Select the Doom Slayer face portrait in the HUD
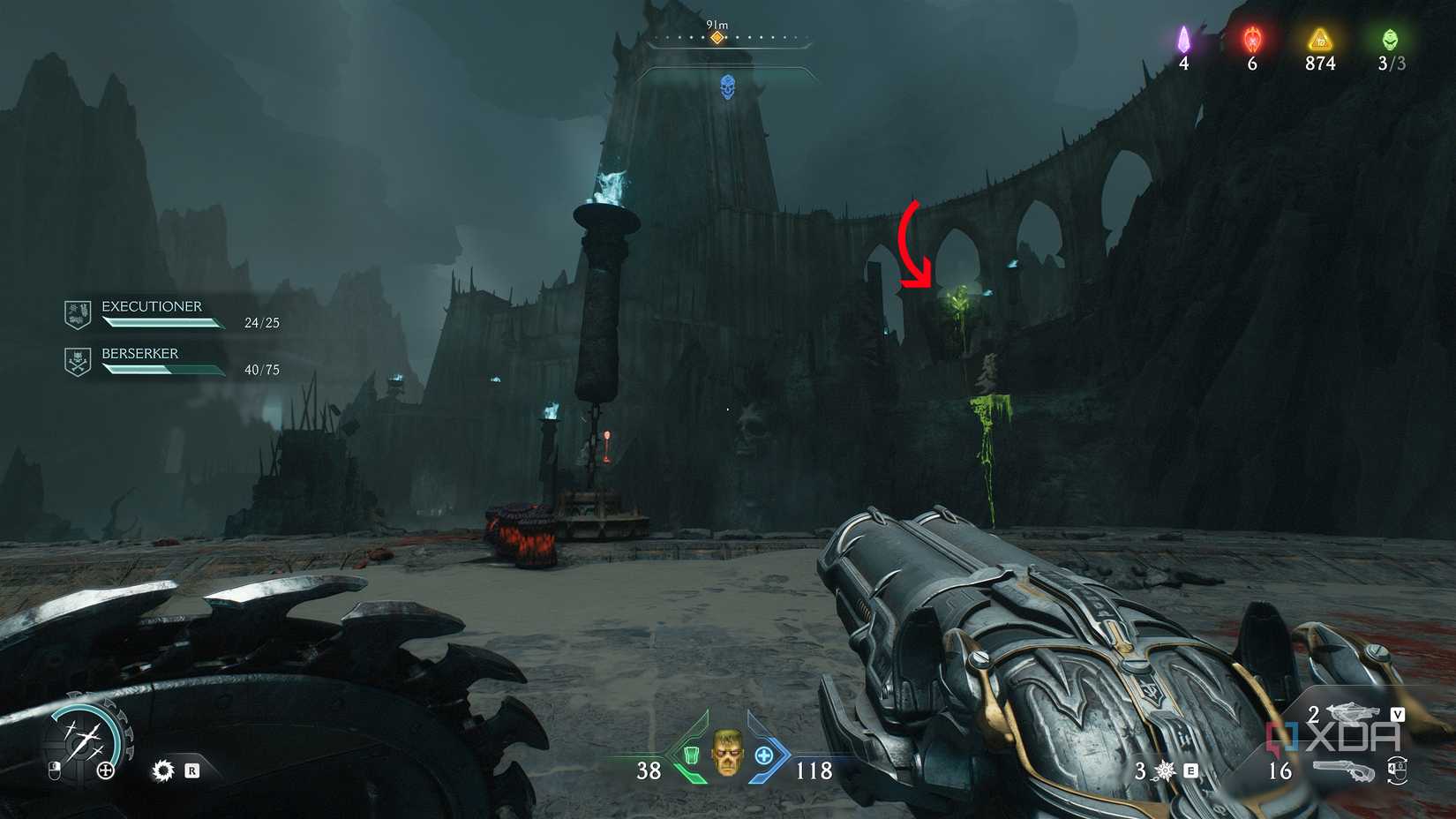This screenshot has width=1456, height=819. click(x=728, y=756)
